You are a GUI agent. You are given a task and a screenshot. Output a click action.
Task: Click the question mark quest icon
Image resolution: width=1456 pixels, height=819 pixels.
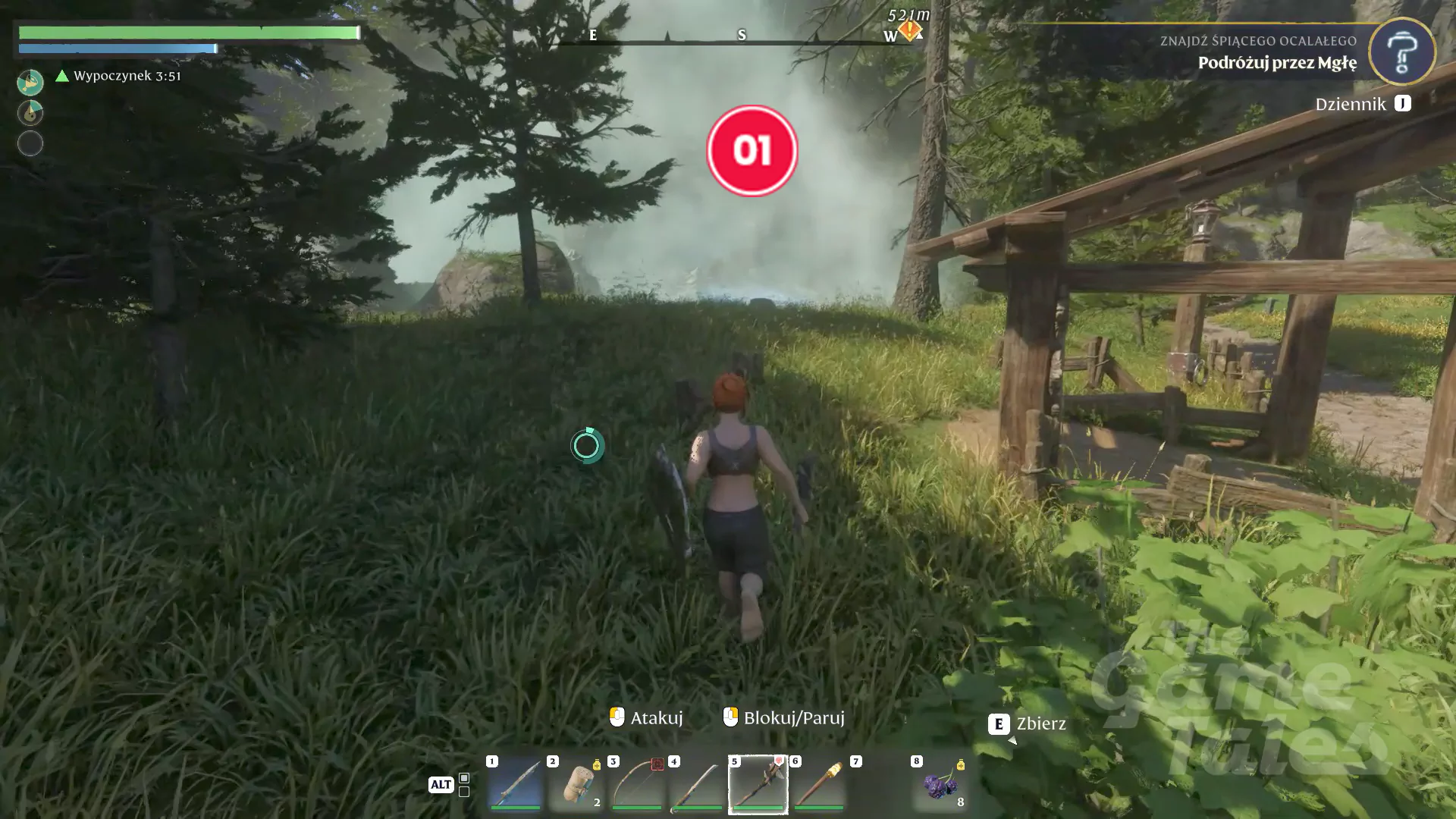click(x=1401, y=52)
